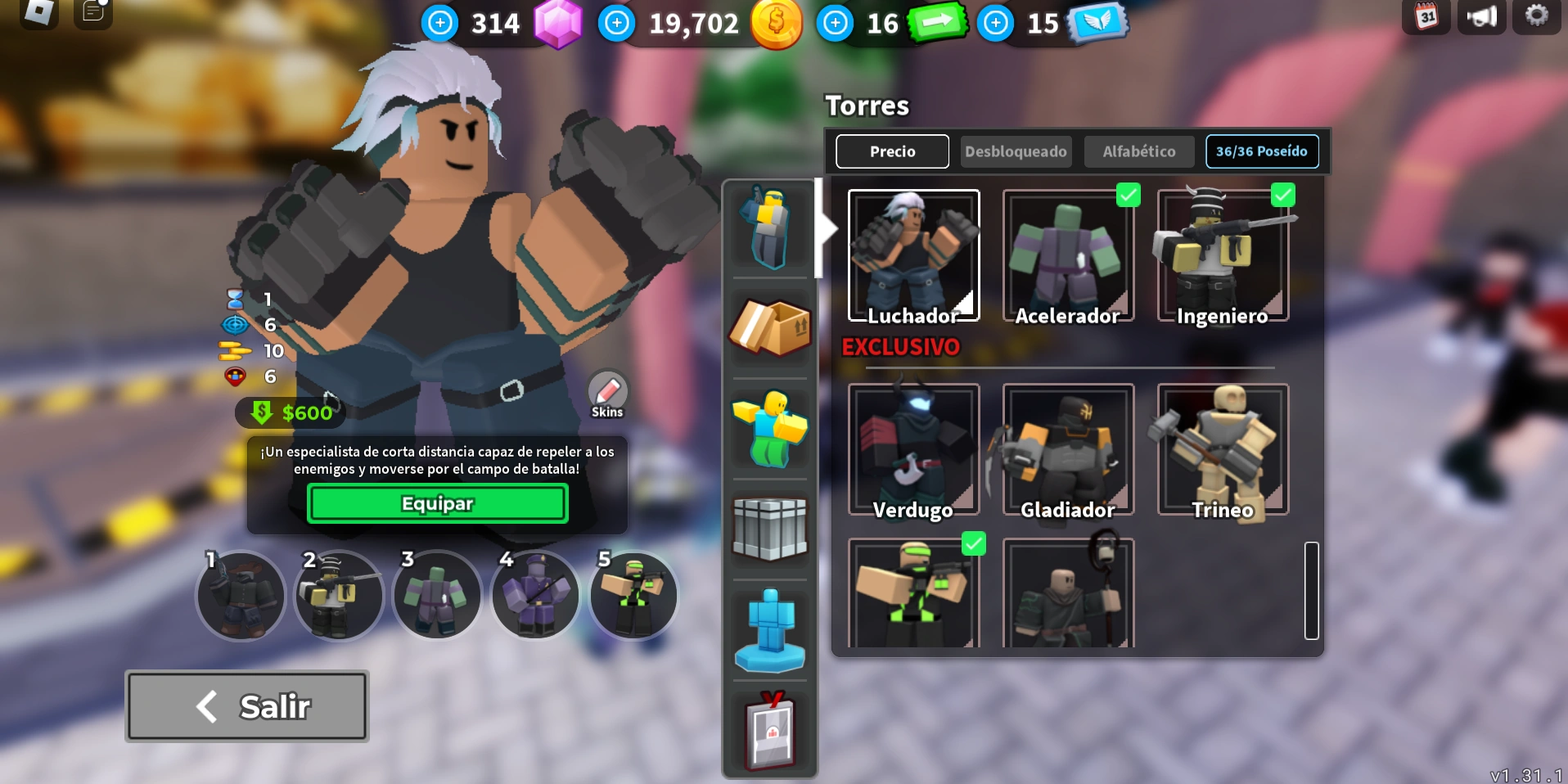This screenshot has width=1568, height=784.
Task: Select the Gladiador tower thumbnail
Action: [1066, 450]
